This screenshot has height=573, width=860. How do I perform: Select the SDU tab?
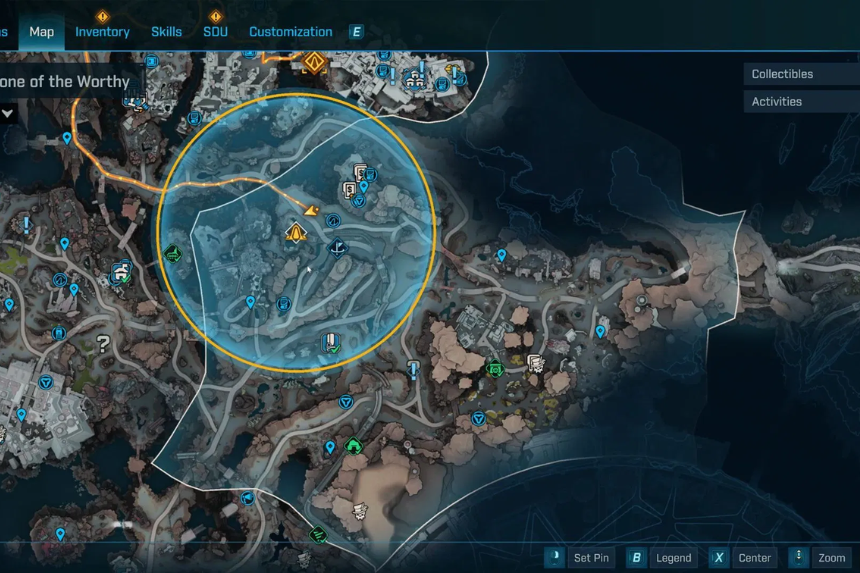coord(215,32)
